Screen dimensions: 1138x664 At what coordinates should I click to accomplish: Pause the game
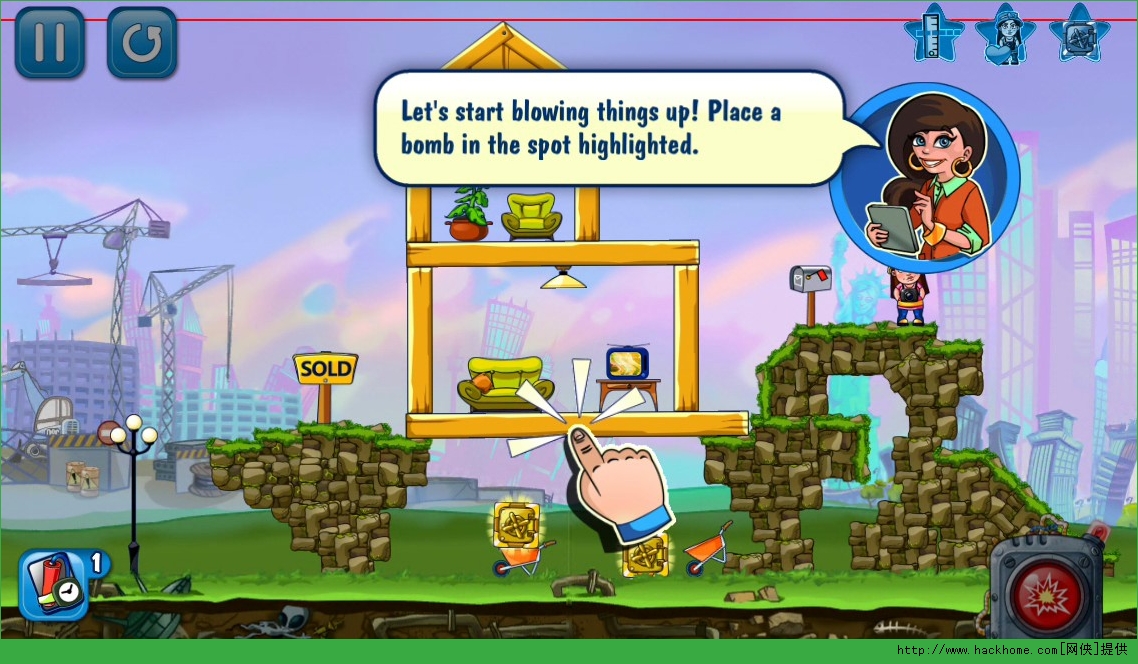tap(49, 42)
